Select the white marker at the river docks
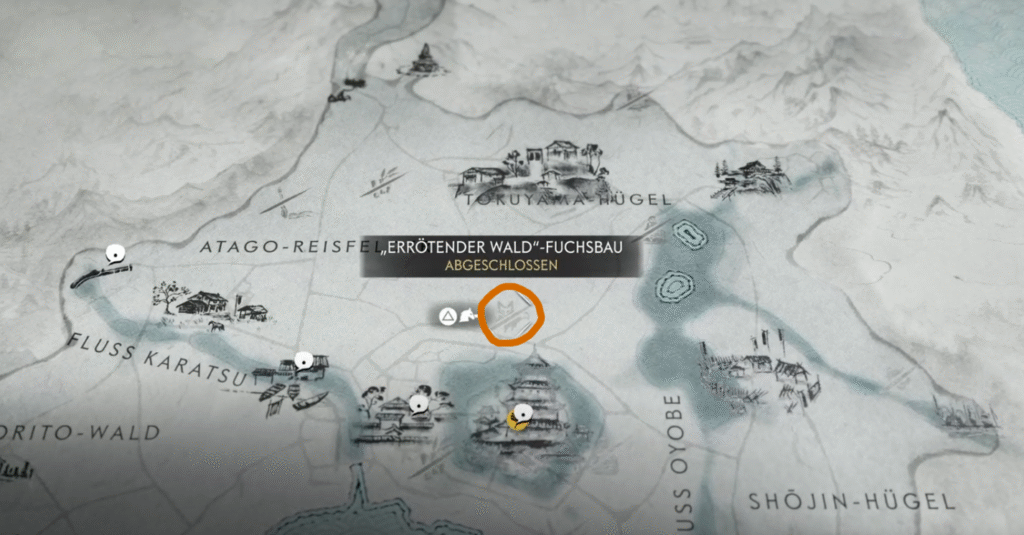 pyautogui.click(x=305, y=361)
